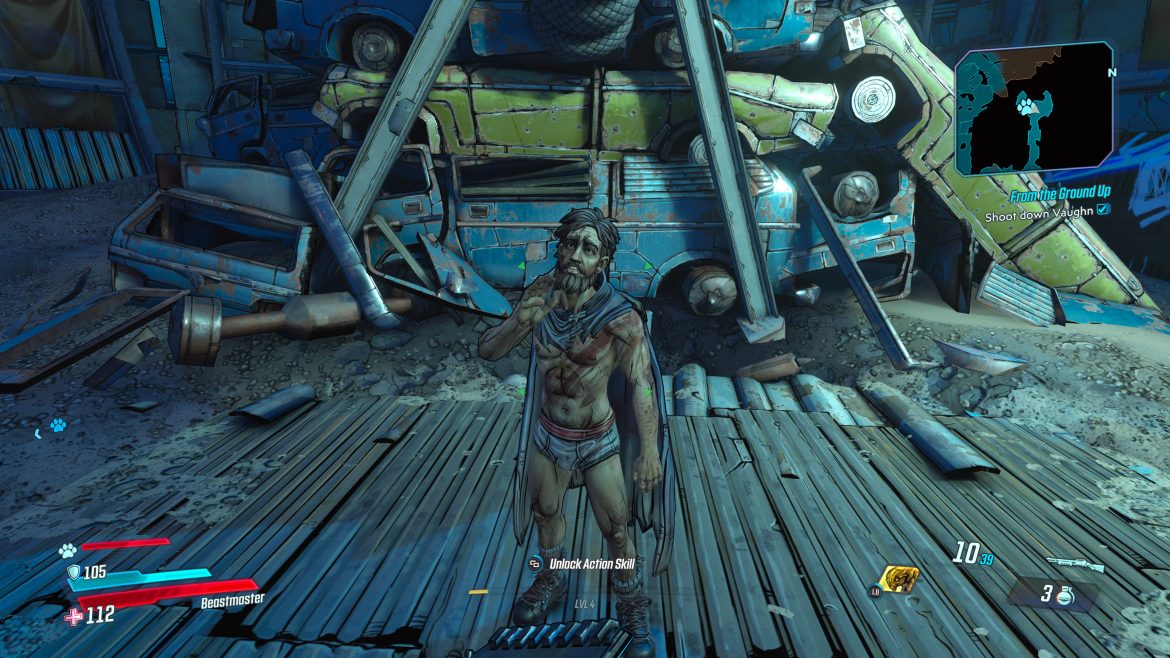1170x658 pixels.
Task: Activate the yellow action skill icon
Action: (x=897, y=579)
